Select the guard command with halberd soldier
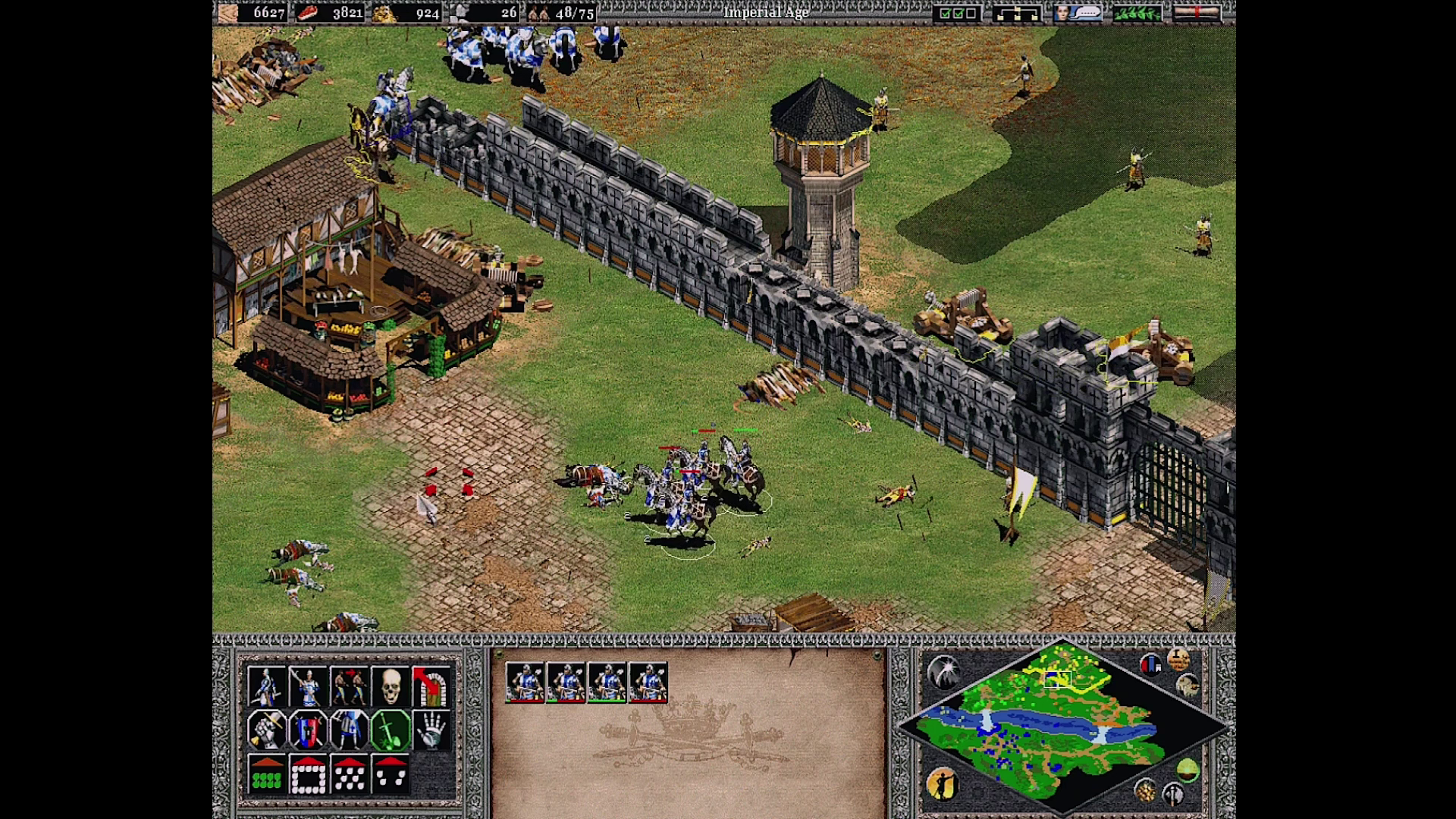The width and height of the screenshot is (1456, 819). coord(308,686)
